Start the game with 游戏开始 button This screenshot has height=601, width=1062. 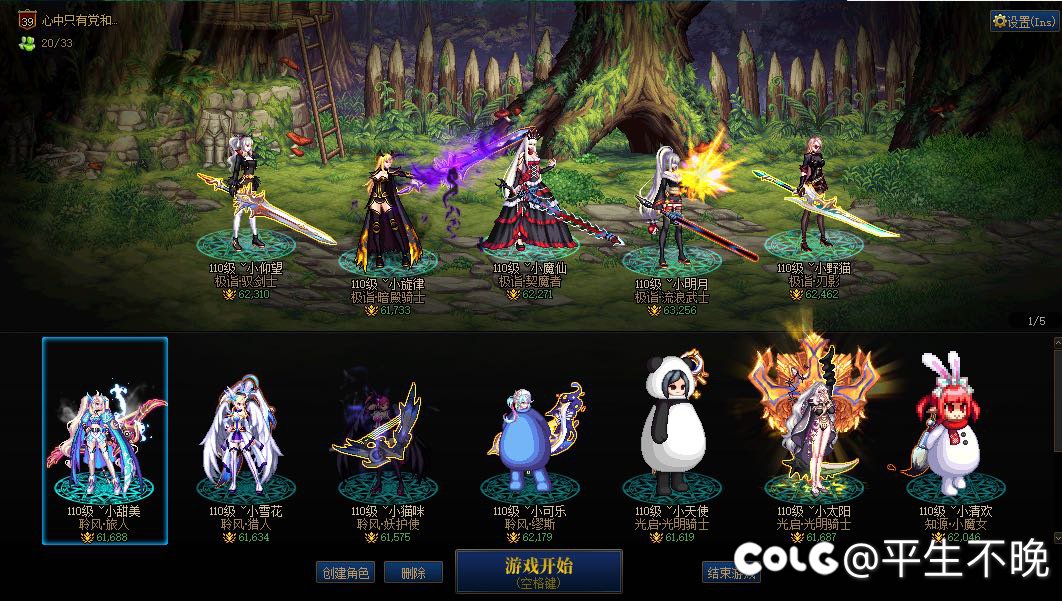[x=538, y=571]
